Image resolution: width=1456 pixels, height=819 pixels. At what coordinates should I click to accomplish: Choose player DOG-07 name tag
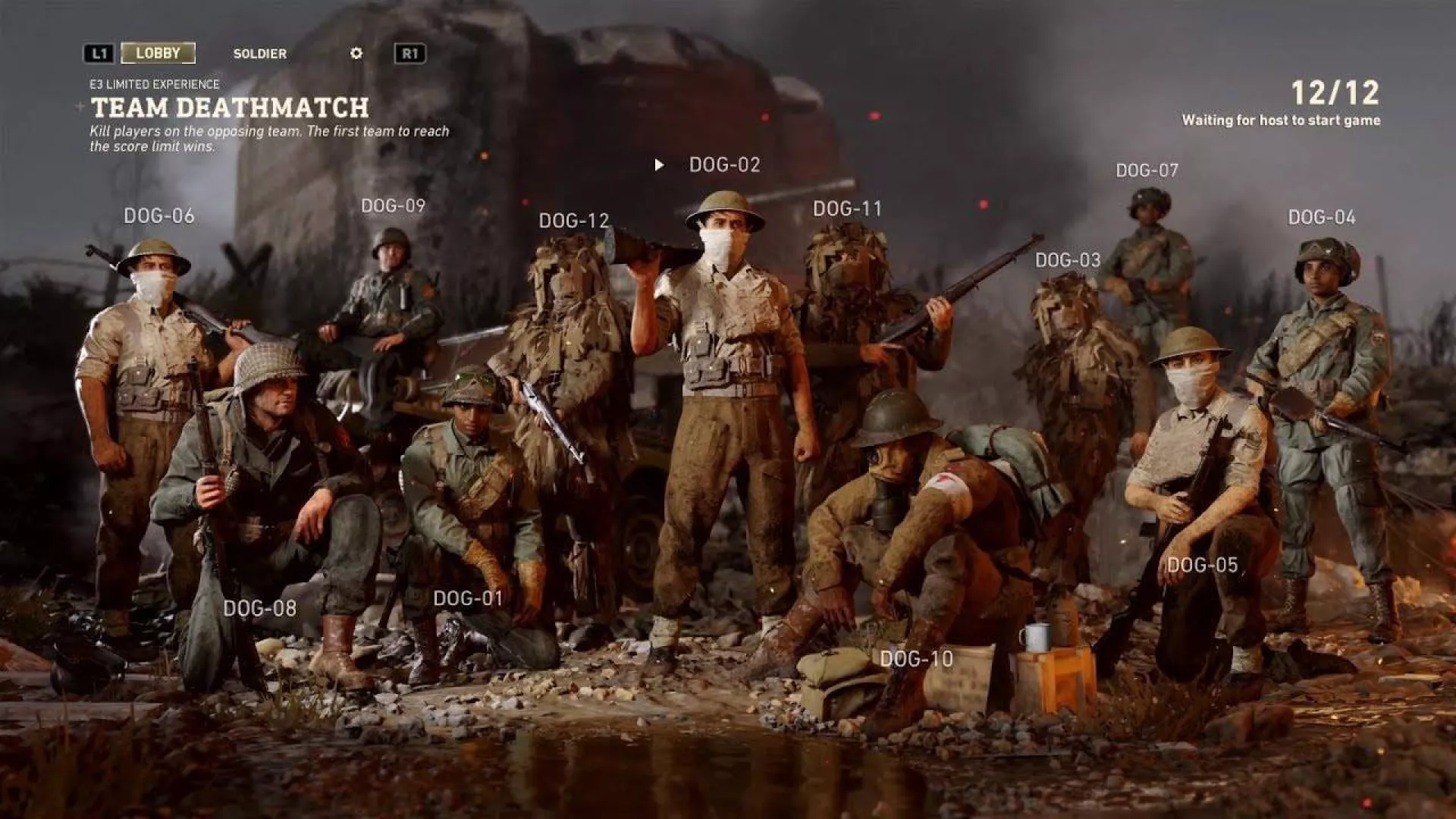[1147, 171]
